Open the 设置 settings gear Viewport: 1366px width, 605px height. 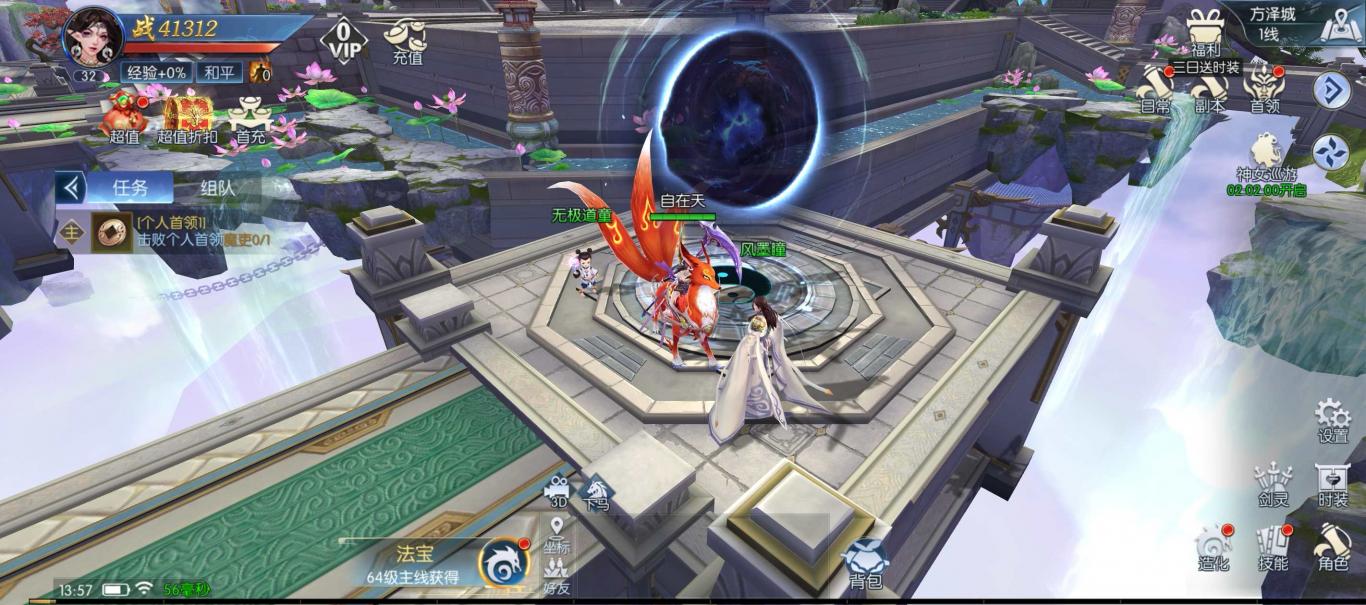(1333, 419)
